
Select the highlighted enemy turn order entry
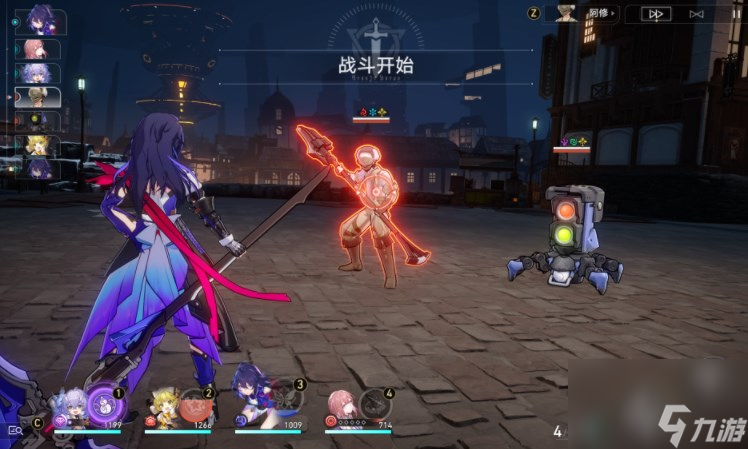(37, 97)
